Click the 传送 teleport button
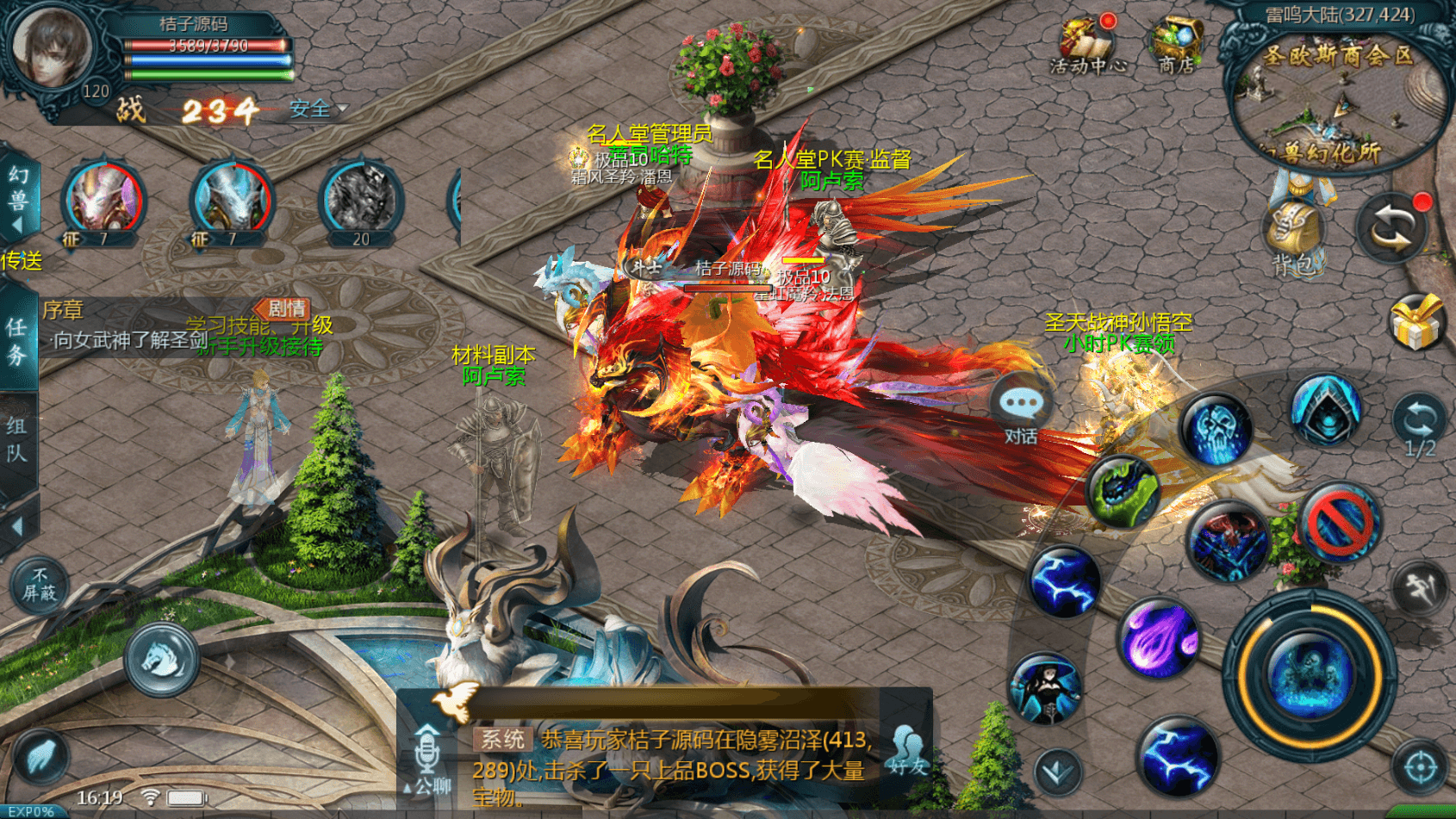 click(x=22, y=261)
